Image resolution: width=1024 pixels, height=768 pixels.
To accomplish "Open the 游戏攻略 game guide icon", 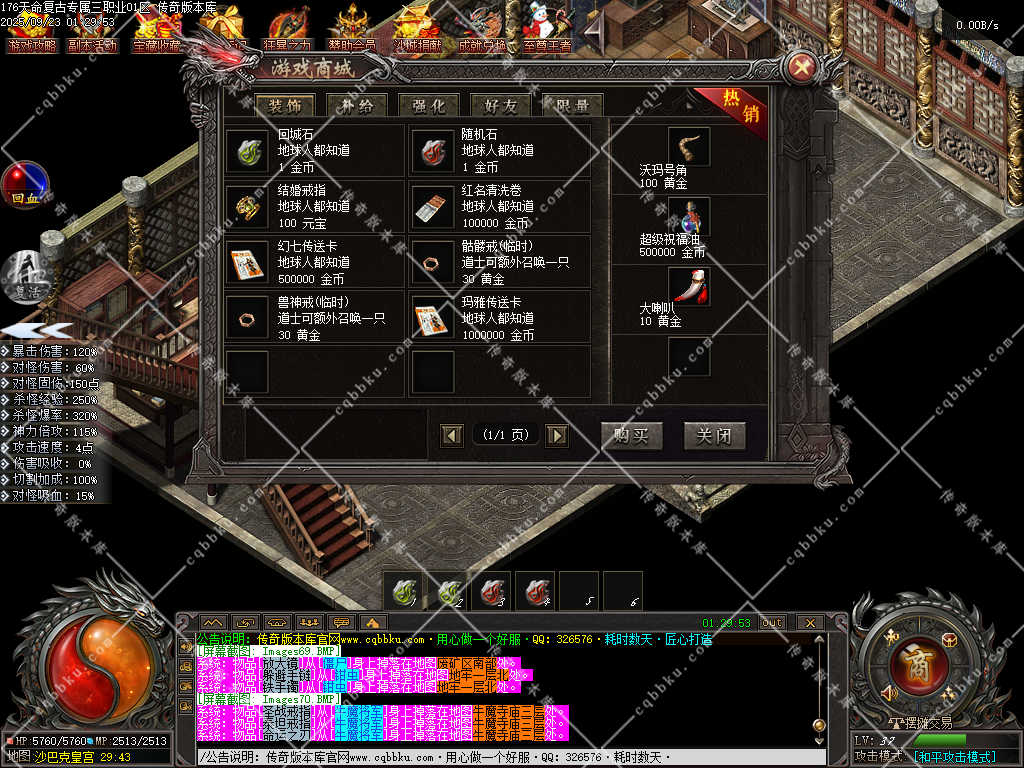I will pos(33,30).
